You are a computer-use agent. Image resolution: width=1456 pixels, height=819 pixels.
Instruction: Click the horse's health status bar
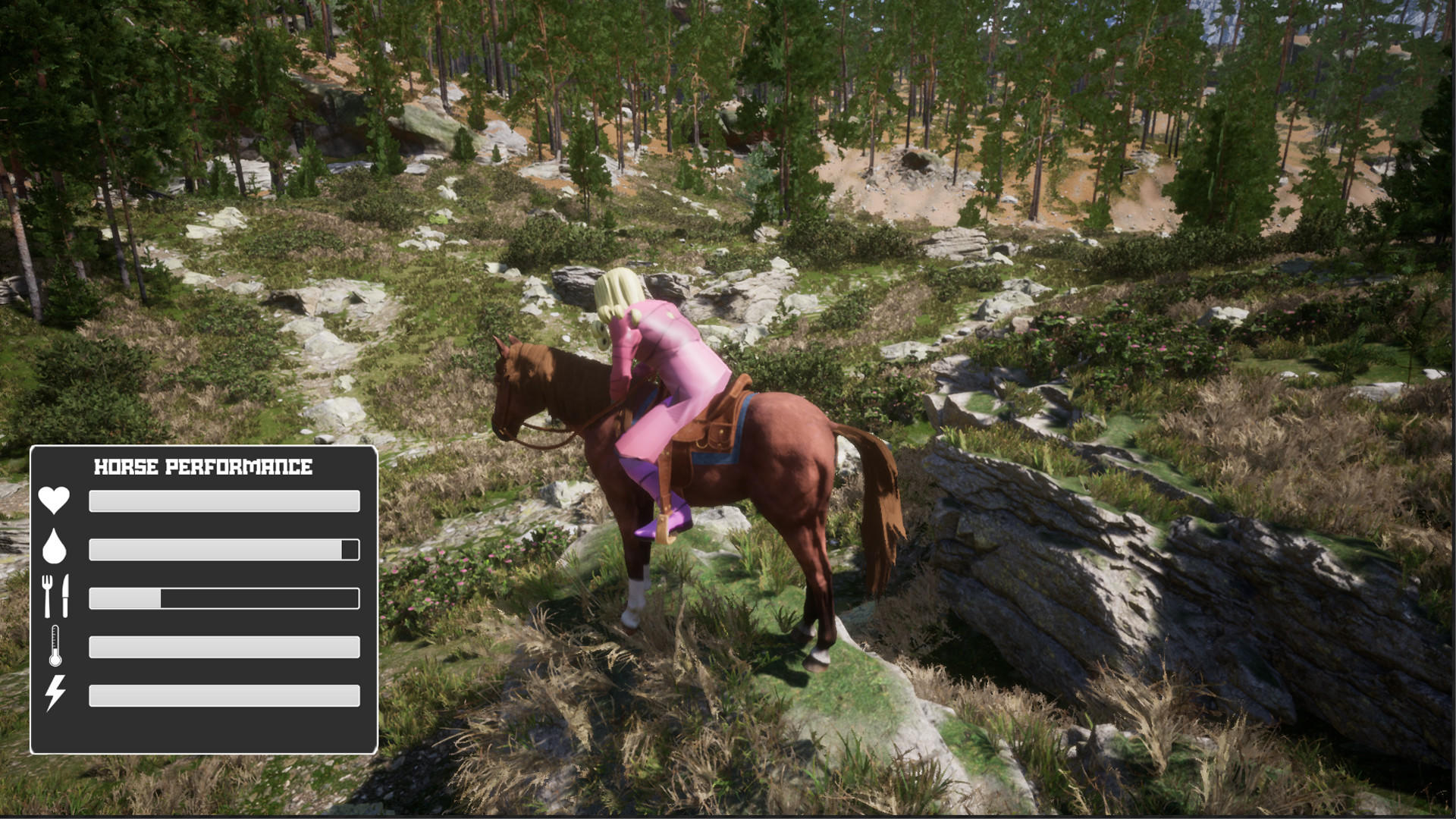click(224, 500)
